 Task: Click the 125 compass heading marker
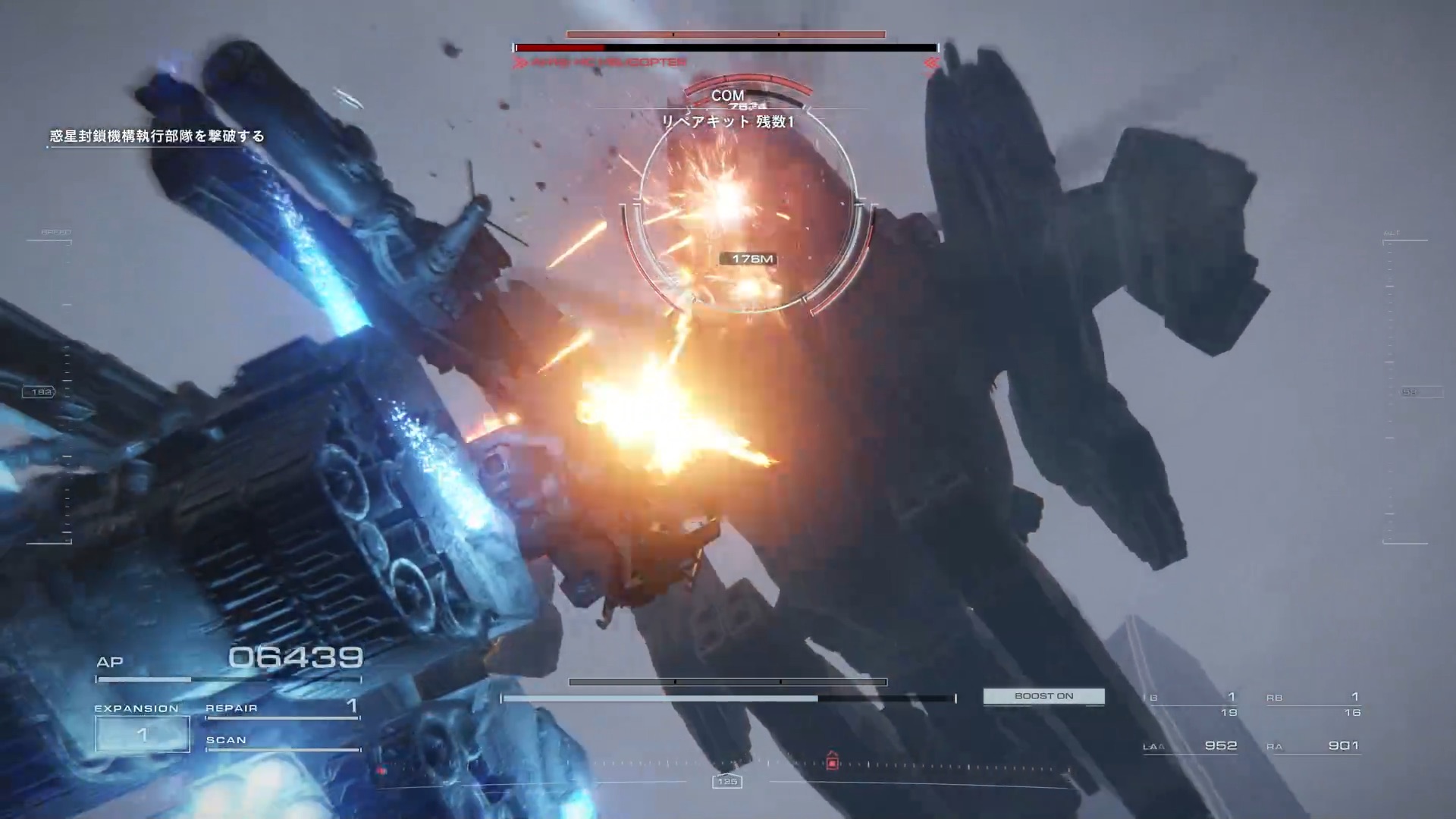pos(729,782)
